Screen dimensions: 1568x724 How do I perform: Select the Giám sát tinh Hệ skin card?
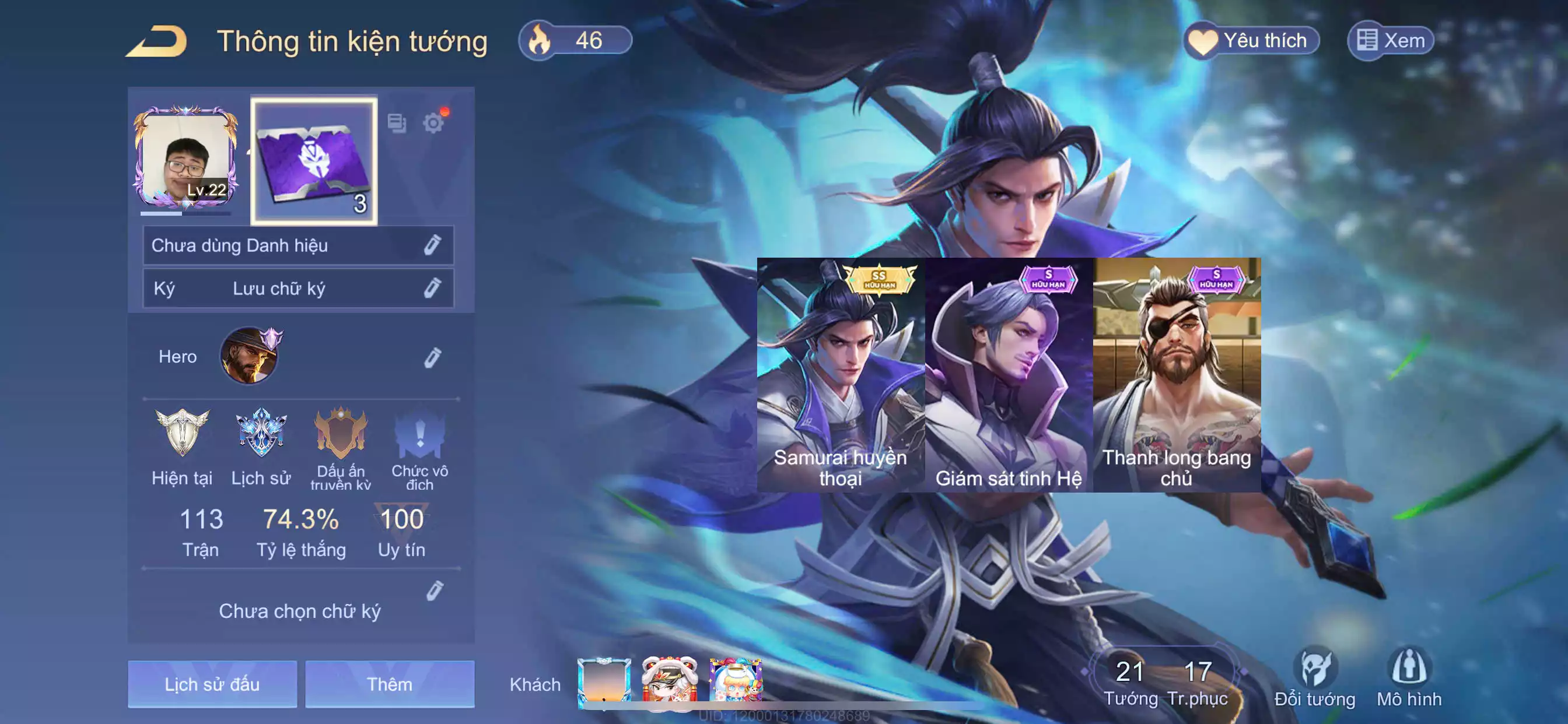click(x=1009, y=375)
